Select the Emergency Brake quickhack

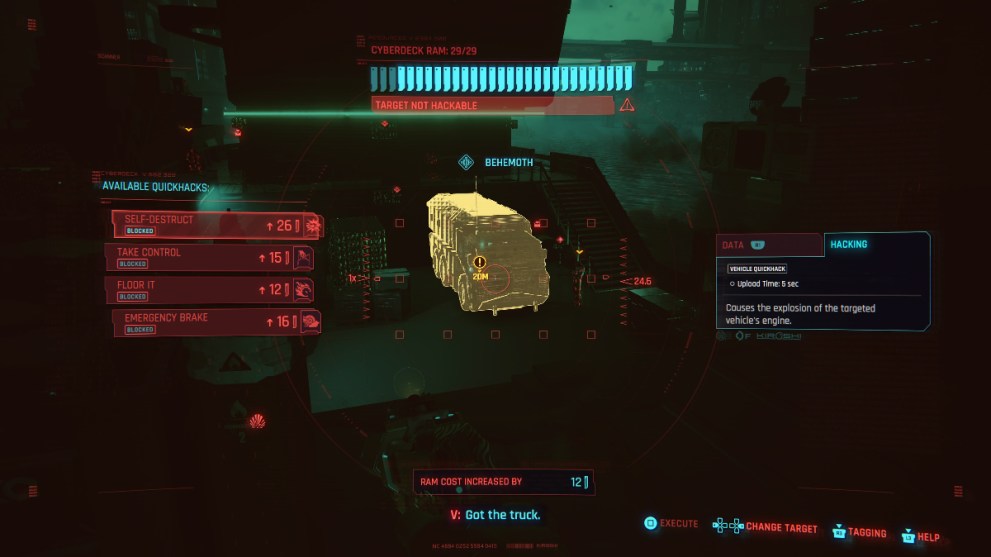point(216,322)
